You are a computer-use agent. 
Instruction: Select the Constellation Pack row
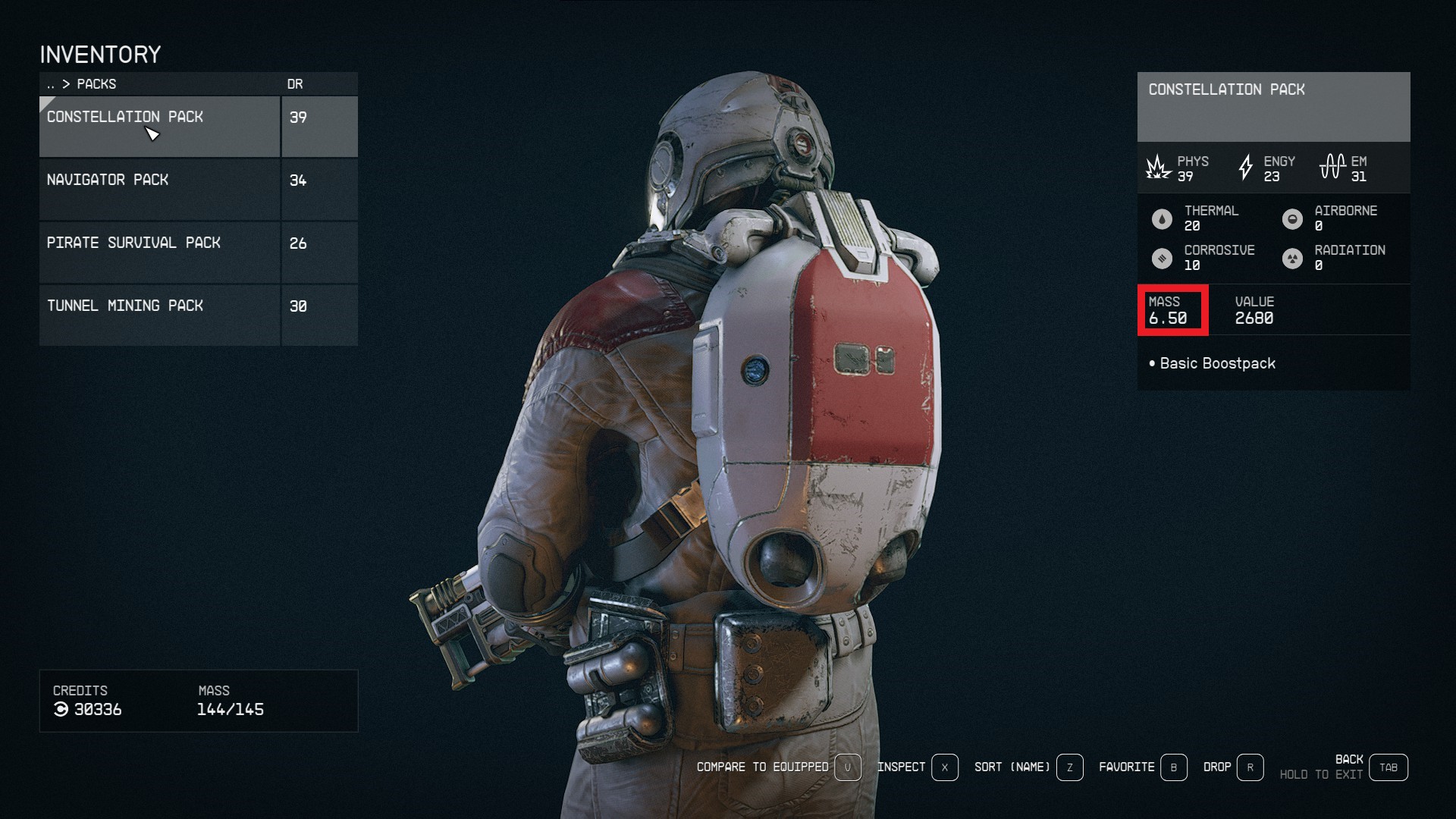[159, 126]
